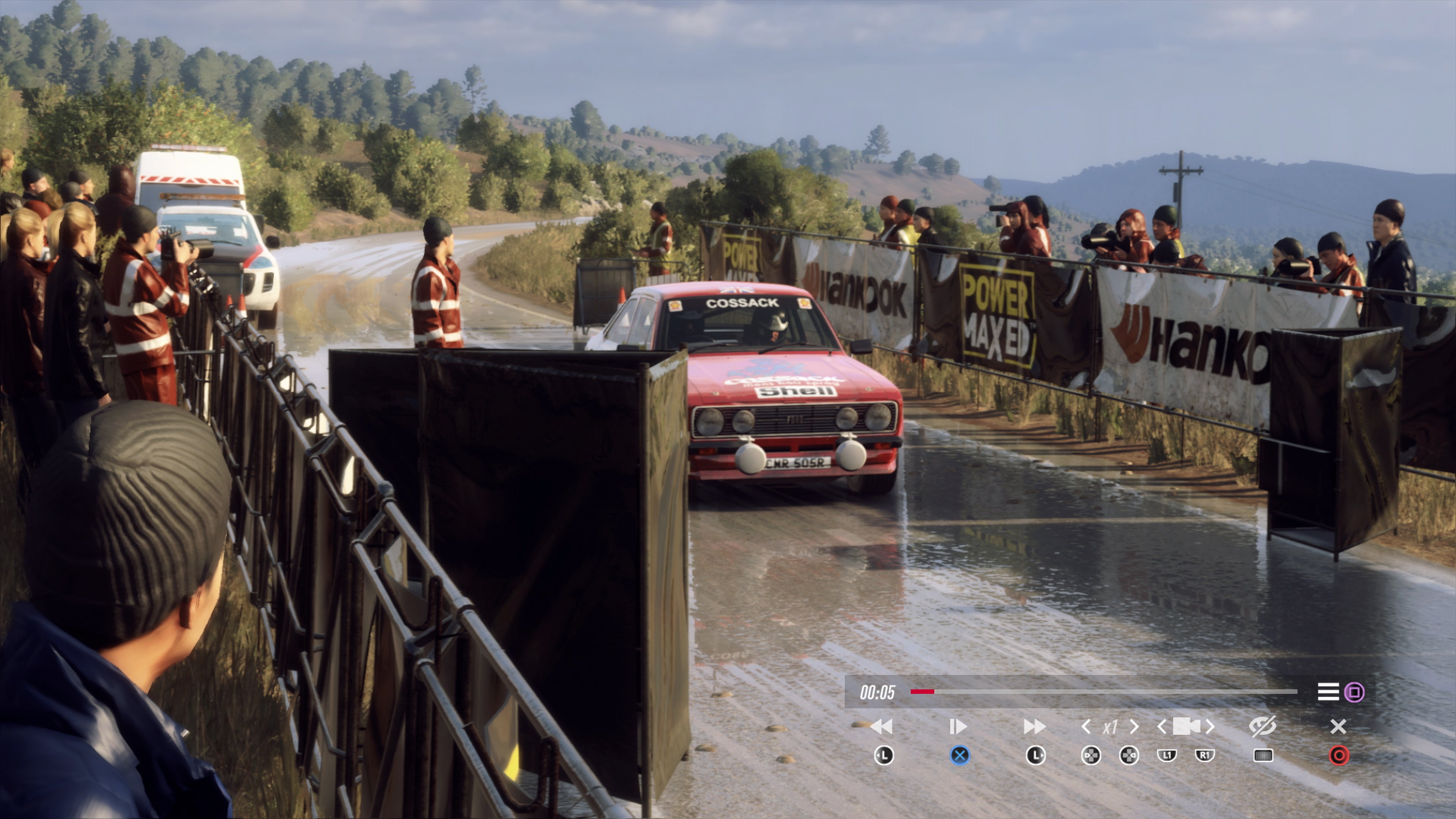Switch to the previous camera view
The width and height of the screenshot is (1456, 819).
1162,726
